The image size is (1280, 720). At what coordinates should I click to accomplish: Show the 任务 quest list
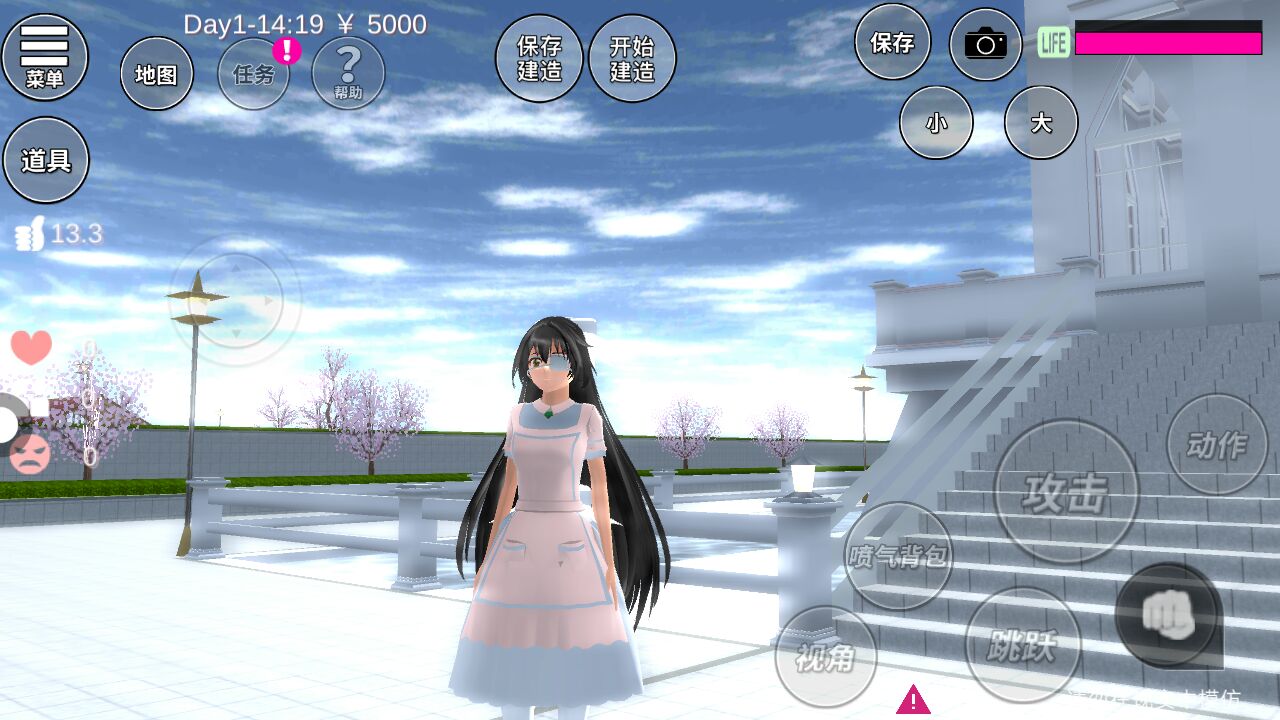click(x=254, y=74)
